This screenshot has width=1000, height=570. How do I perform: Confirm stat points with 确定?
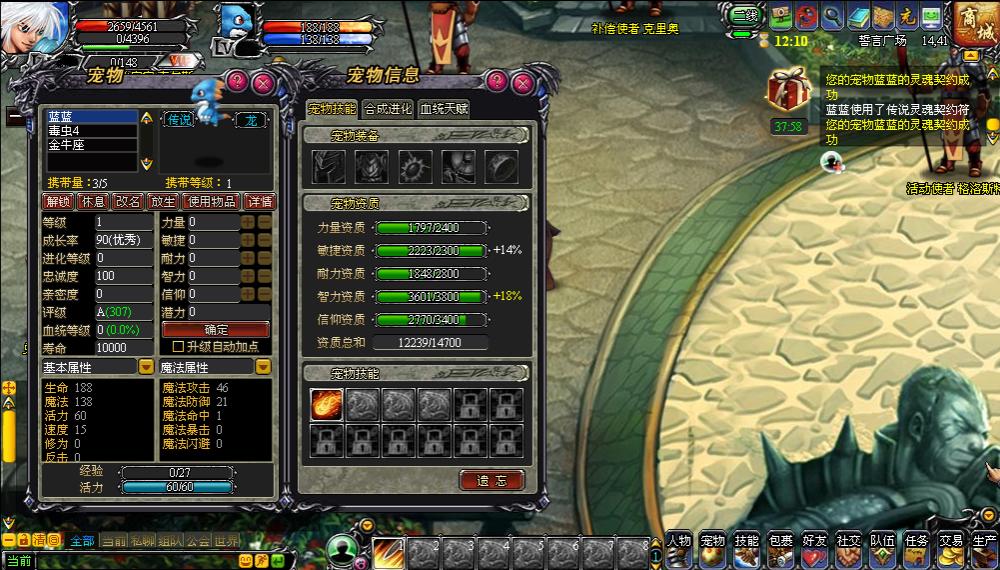tap(215, 329)
